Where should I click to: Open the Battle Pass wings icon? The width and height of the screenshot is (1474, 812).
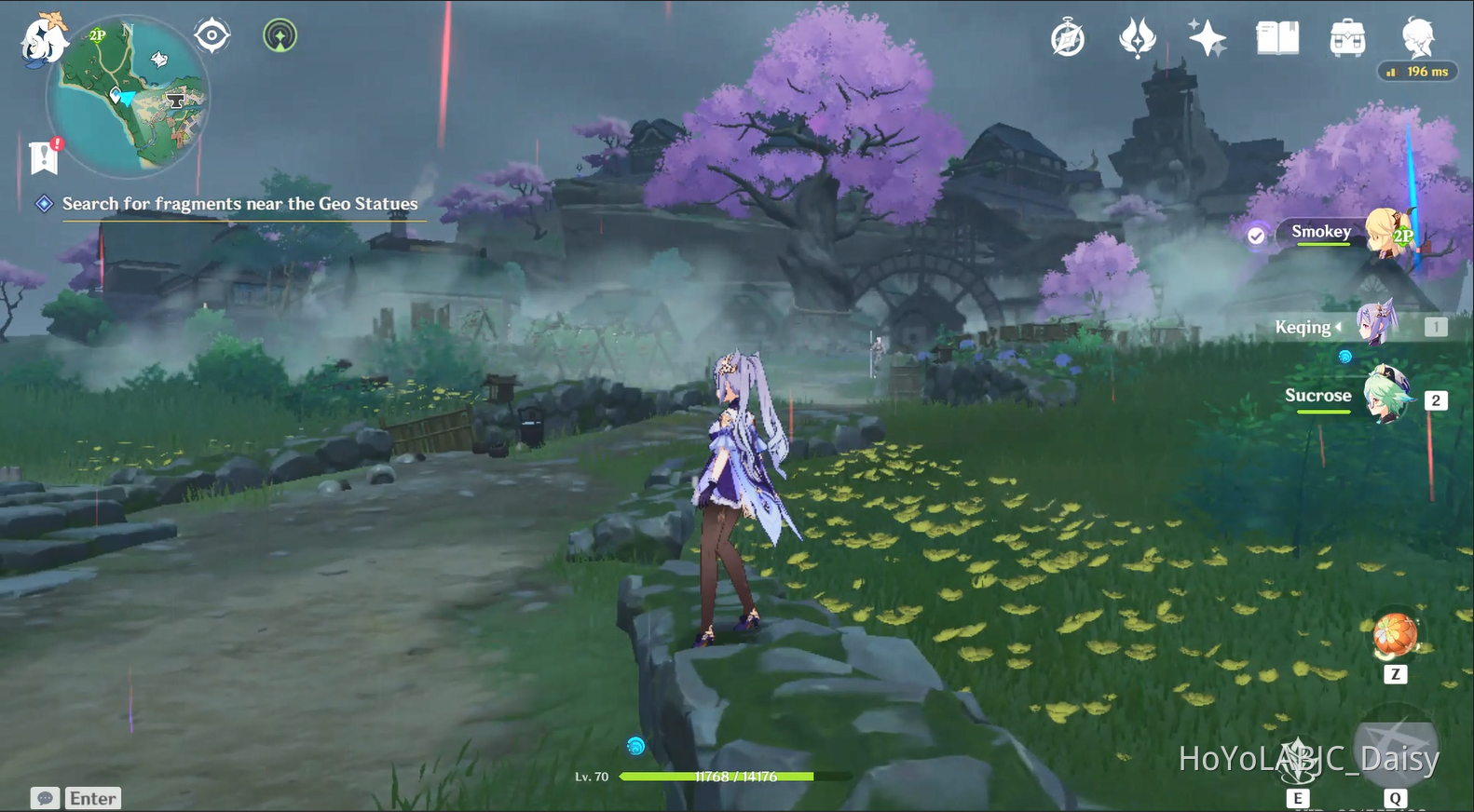pyautogui.click(x=1138, y=37)
